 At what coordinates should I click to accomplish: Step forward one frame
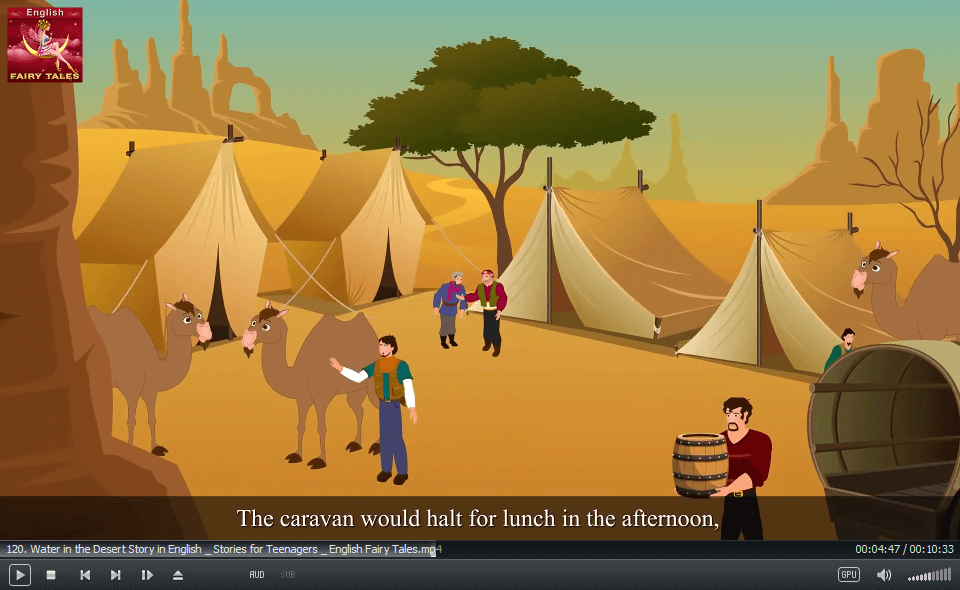147,575
